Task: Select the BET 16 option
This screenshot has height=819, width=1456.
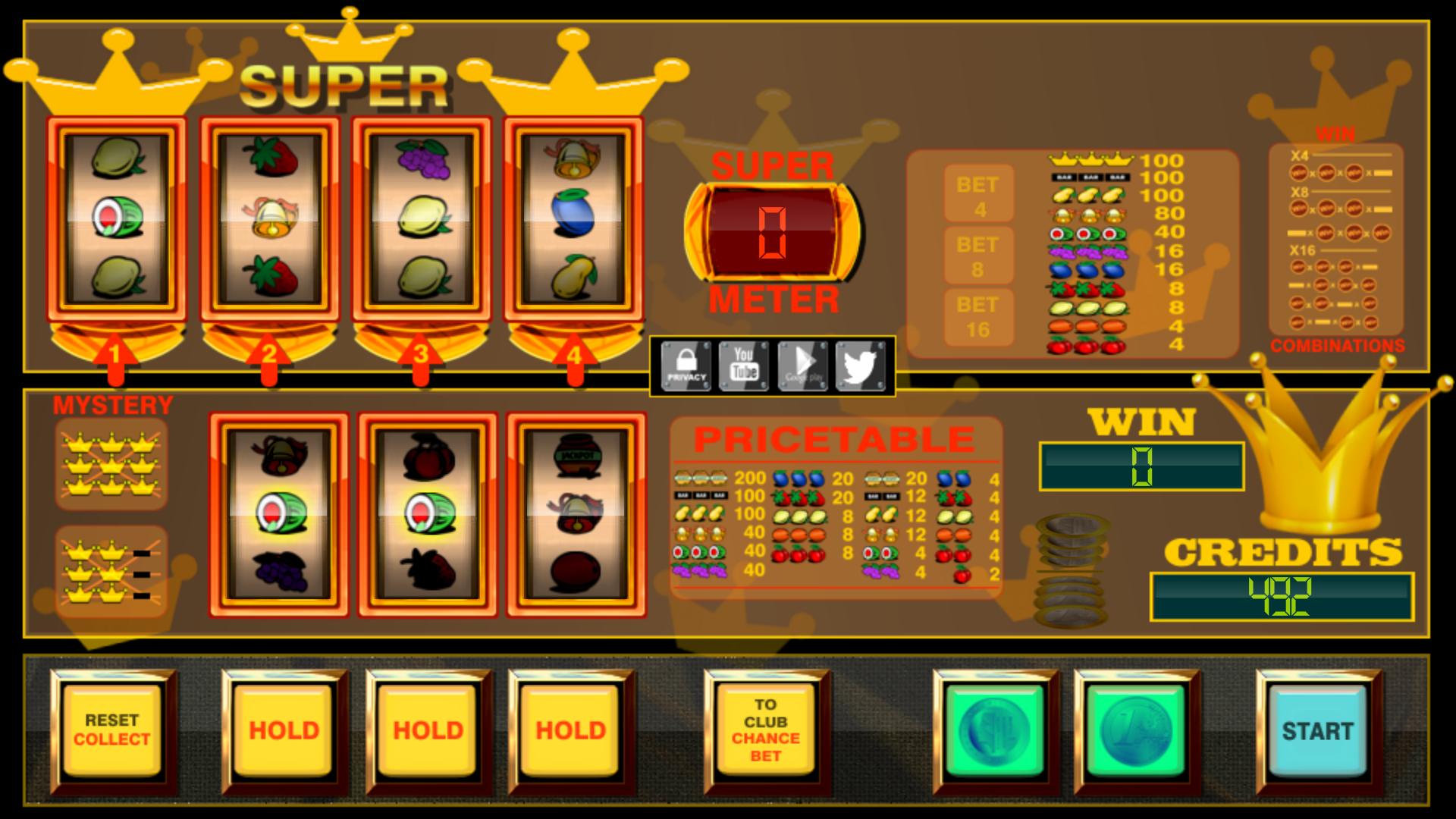Action: [x=980, y=317]
